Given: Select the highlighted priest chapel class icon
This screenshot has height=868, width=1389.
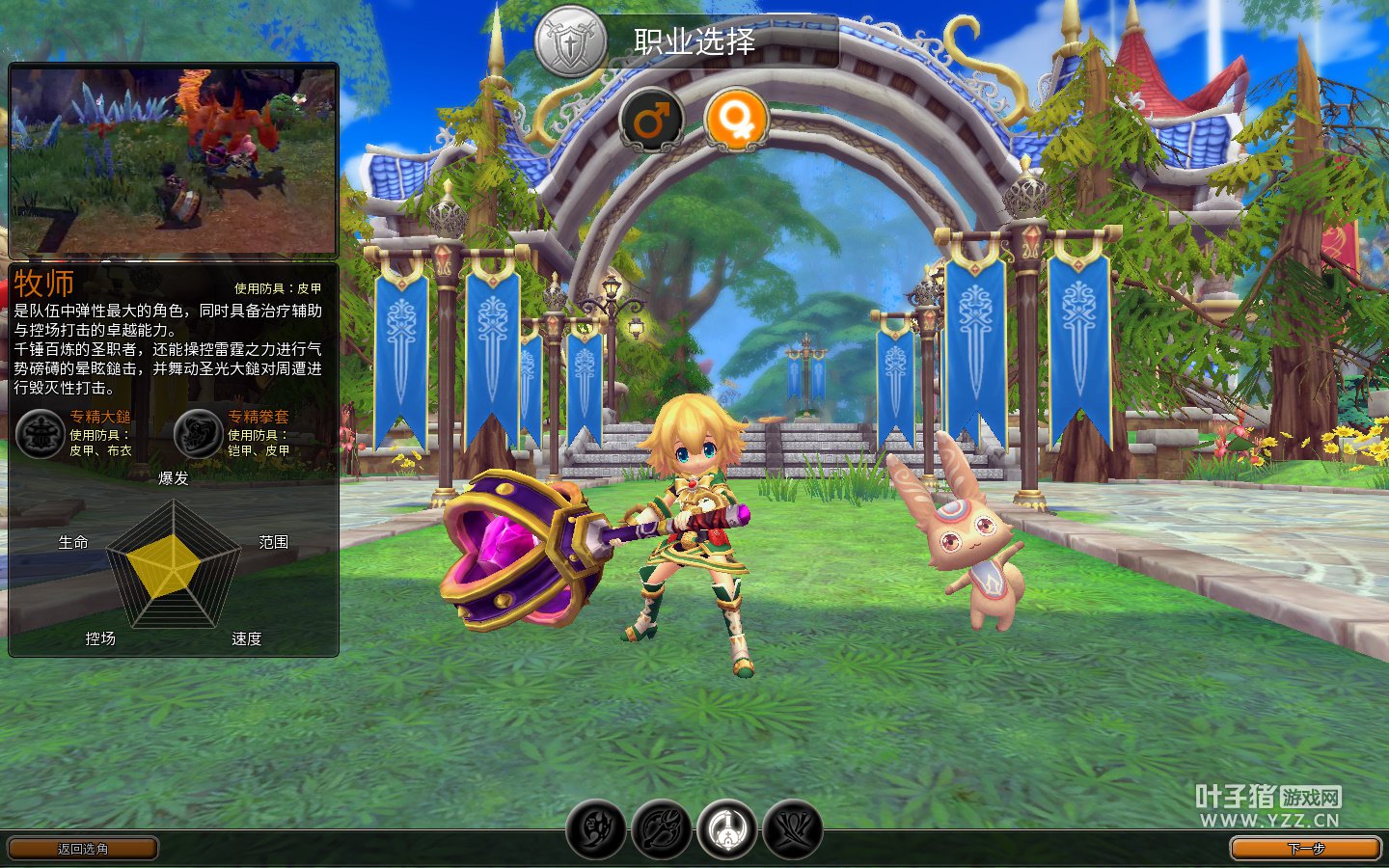Looking at the screenshot, I should [x=727, y=828].
